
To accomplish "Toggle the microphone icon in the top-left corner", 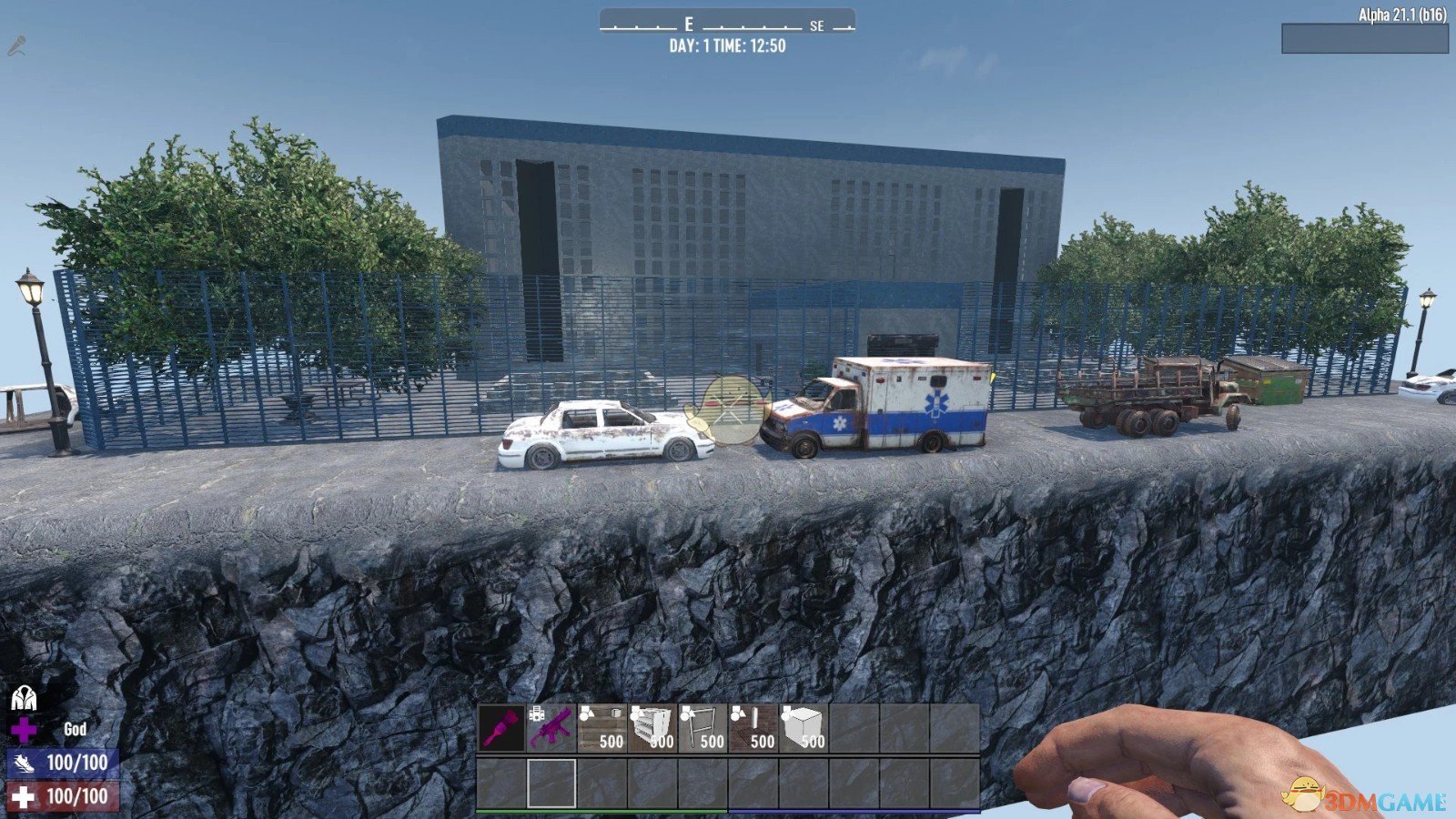I will 16,43.
